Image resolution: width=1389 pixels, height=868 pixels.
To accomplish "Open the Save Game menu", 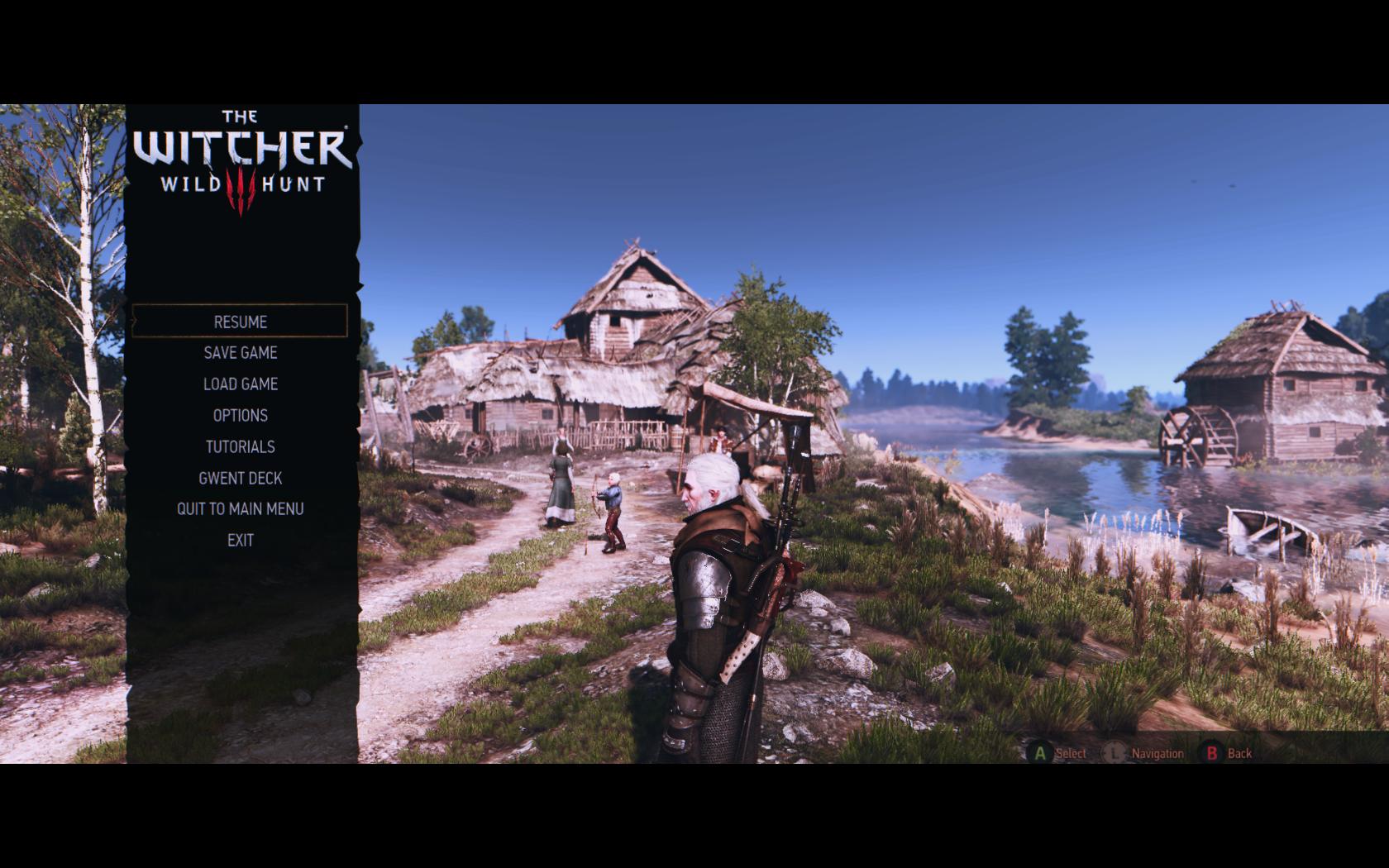I will click(240, 353).
